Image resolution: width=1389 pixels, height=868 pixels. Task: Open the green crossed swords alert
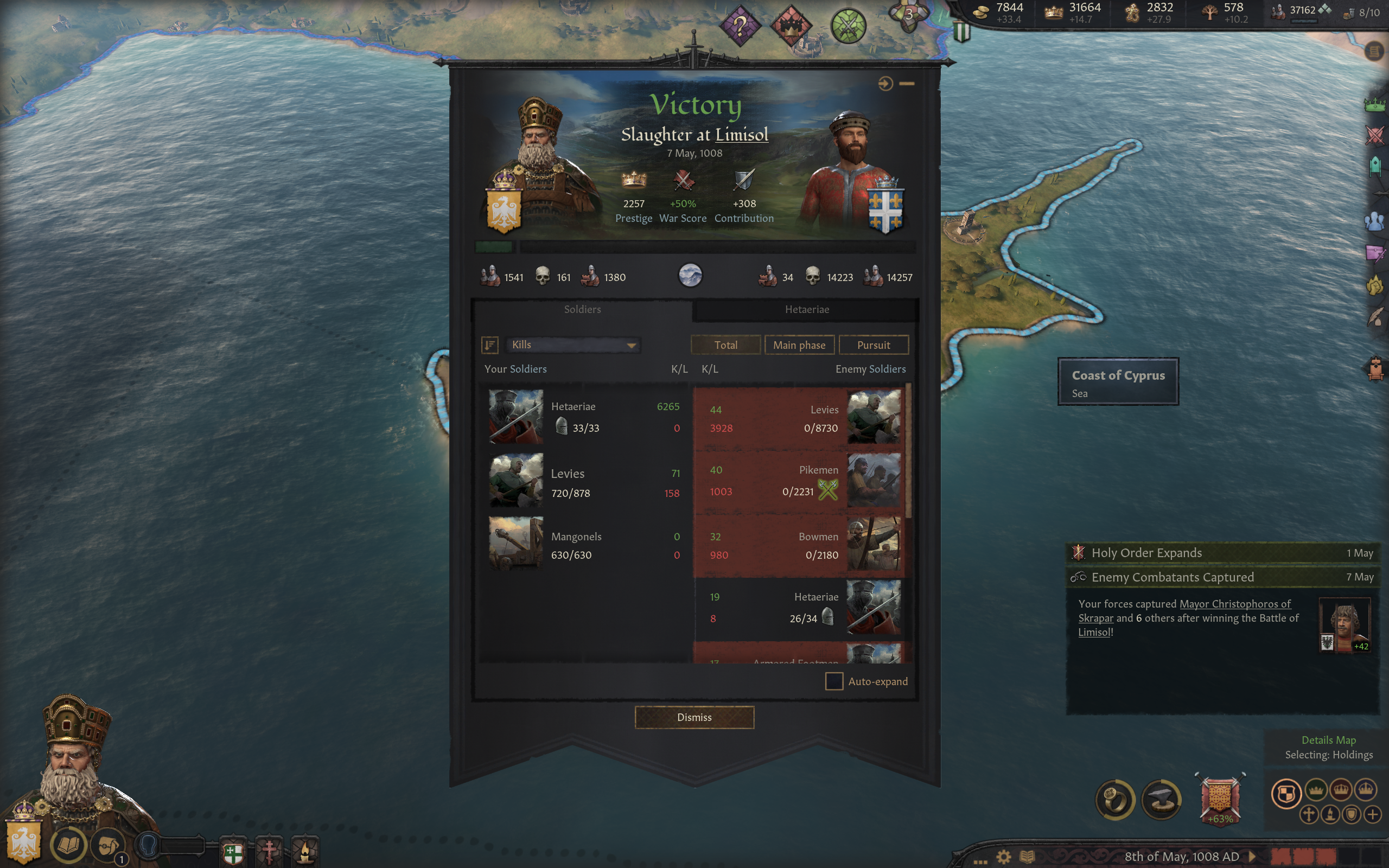(848, 26)
